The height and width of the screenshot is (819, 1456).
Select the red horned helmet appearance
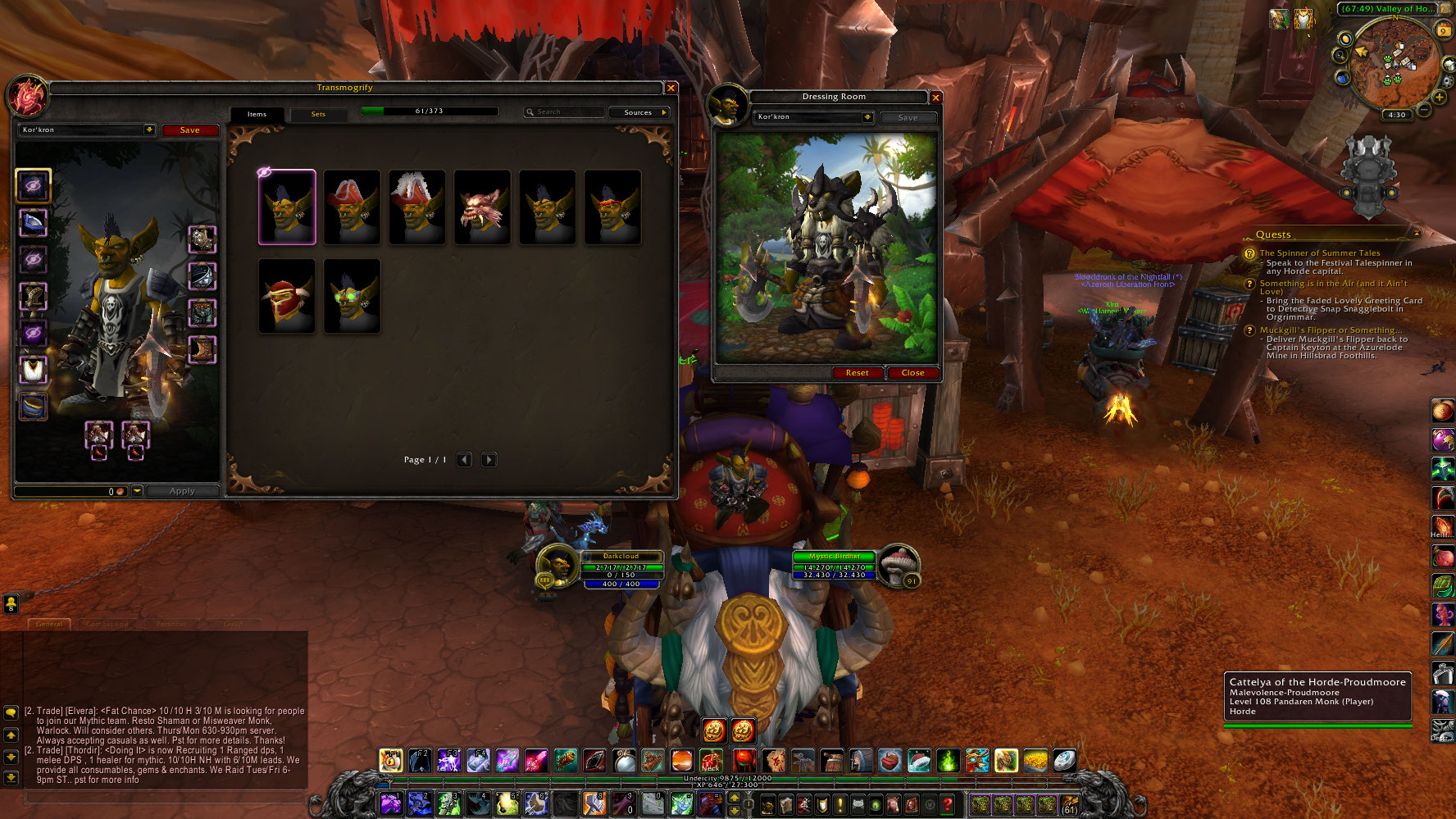pos(287,296)
